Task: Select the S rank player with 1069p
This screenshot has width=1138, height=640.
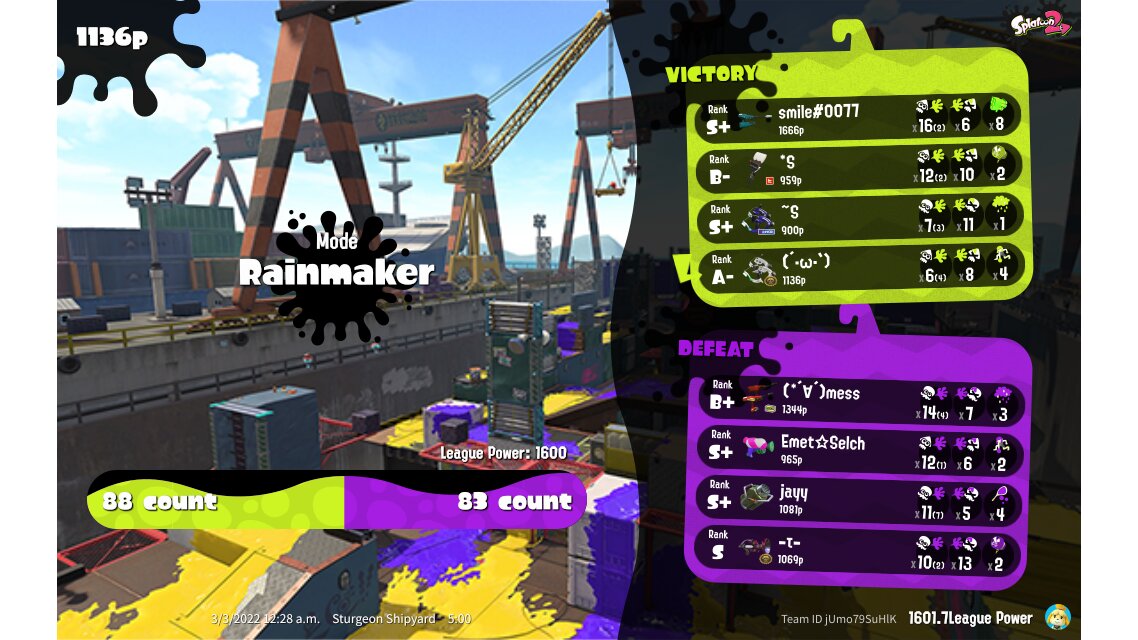Action: [860, 549]
